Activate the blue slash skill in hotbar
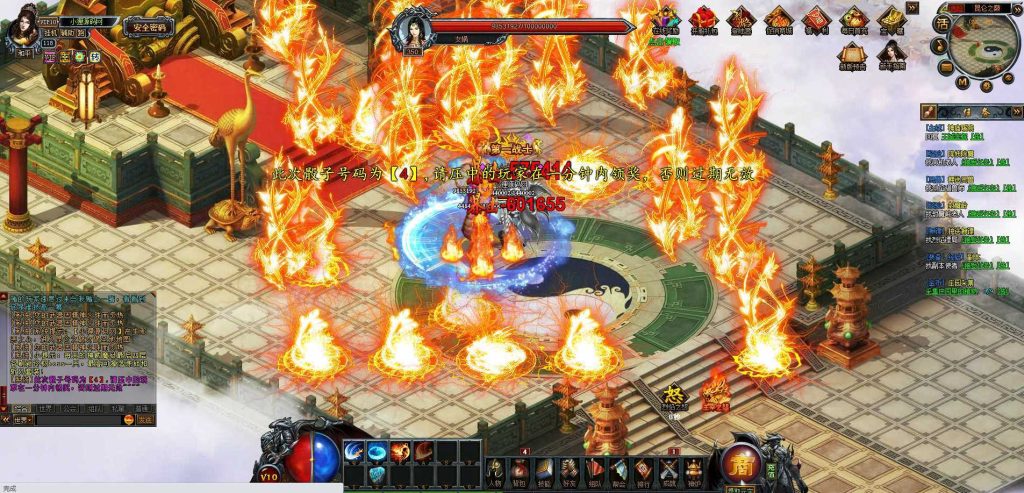Image resolution: width=1024 pixels, height=493 pixels. click(x=355, y=452)
